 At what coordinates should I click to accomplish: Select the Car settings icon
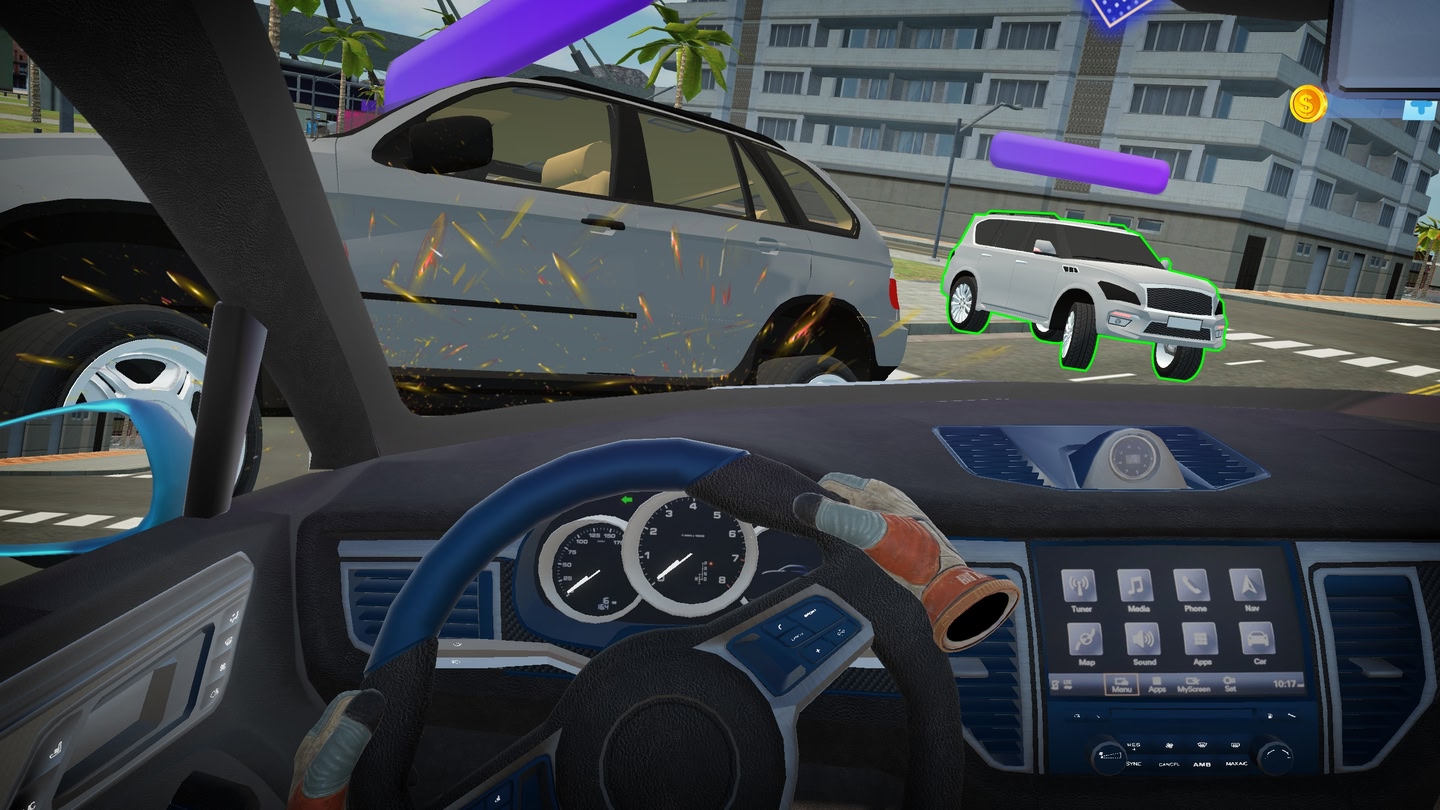click(x=1259, y=638)
